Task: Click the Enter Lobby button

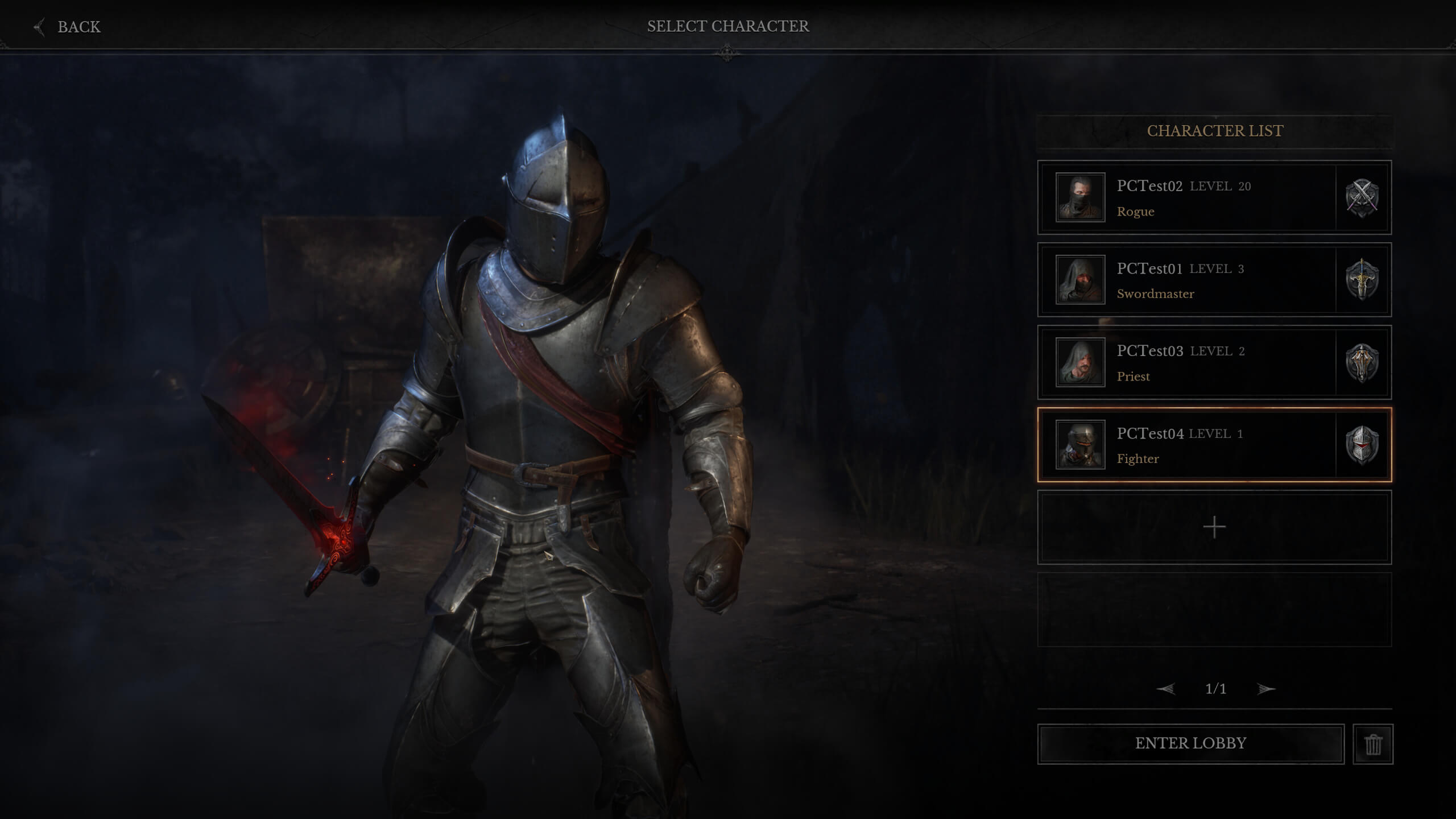Action: click(x=1190, y=743)
